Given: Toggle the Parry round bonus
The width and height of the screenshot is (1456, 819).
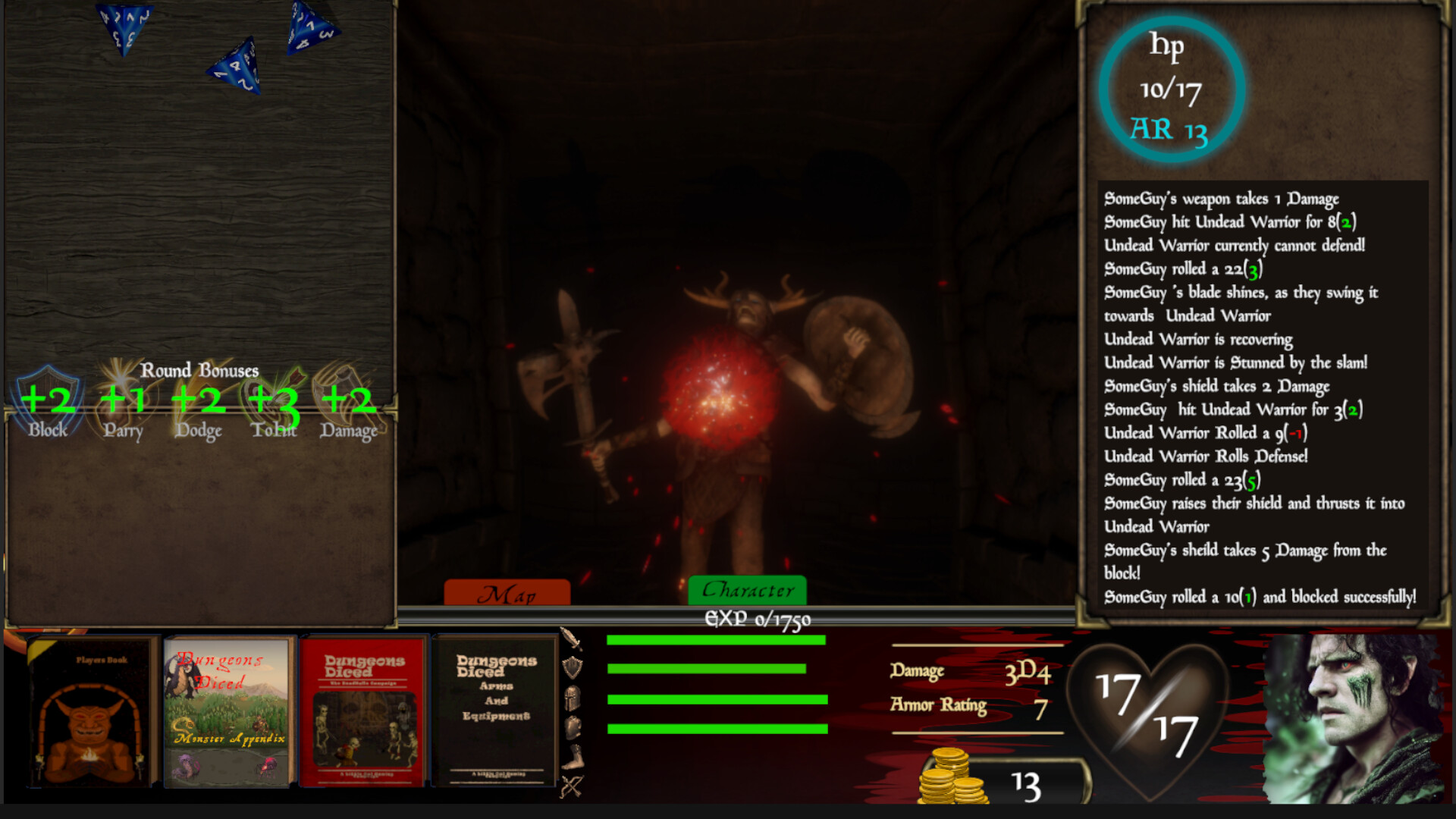Looking at the screenshot, I should (123, 398).
